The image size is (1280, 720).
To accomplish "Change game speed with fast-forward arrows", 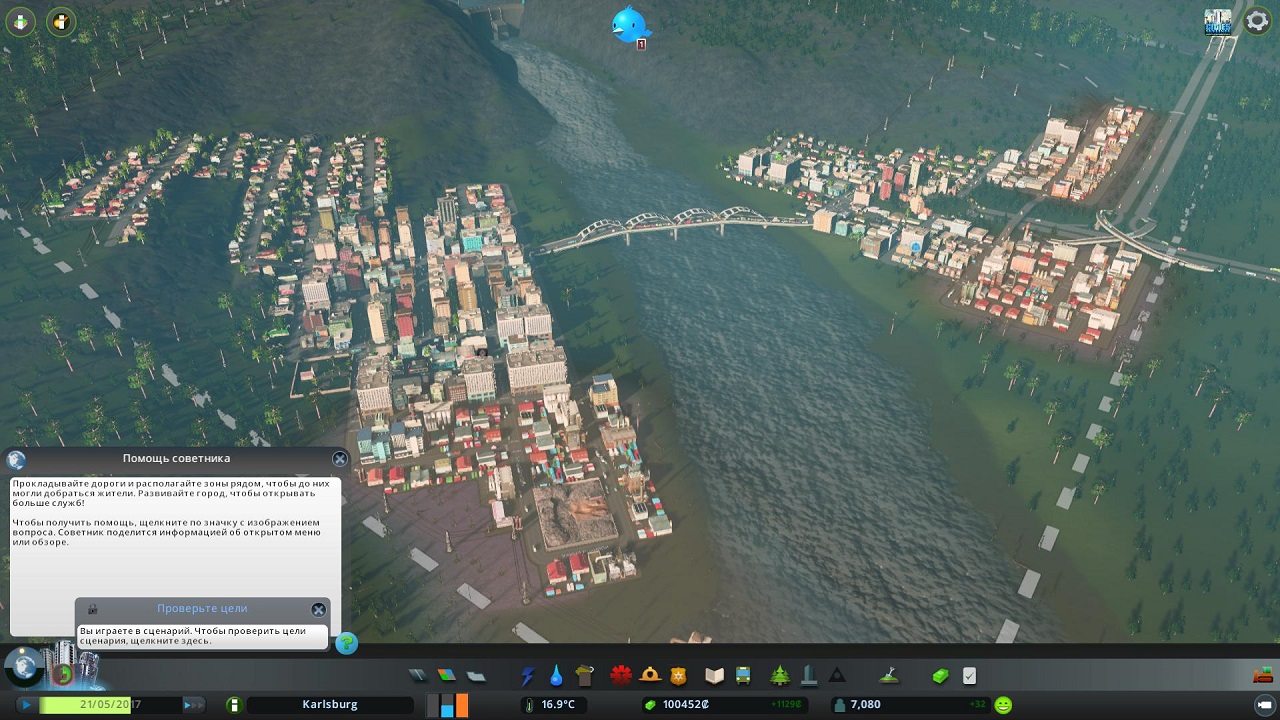I will (x=192, y=705).
